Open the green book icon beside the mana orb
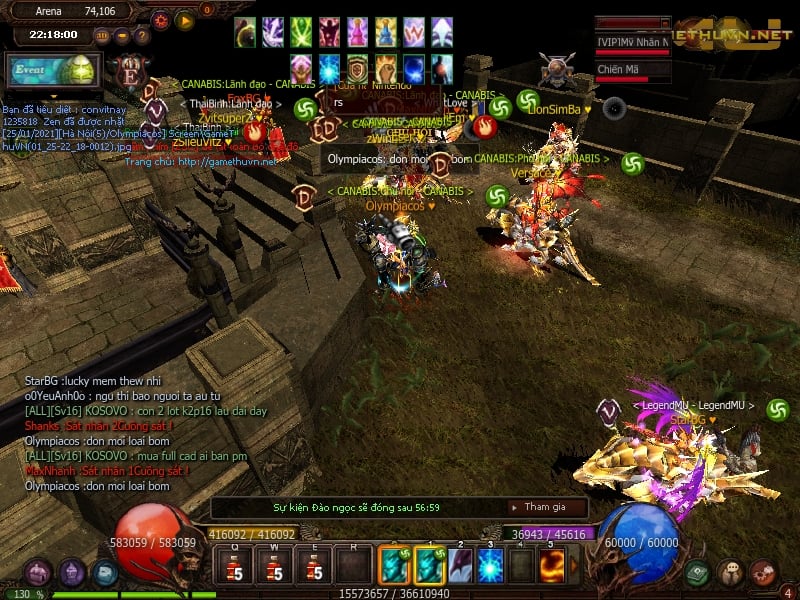 click(x=699, y=573)
